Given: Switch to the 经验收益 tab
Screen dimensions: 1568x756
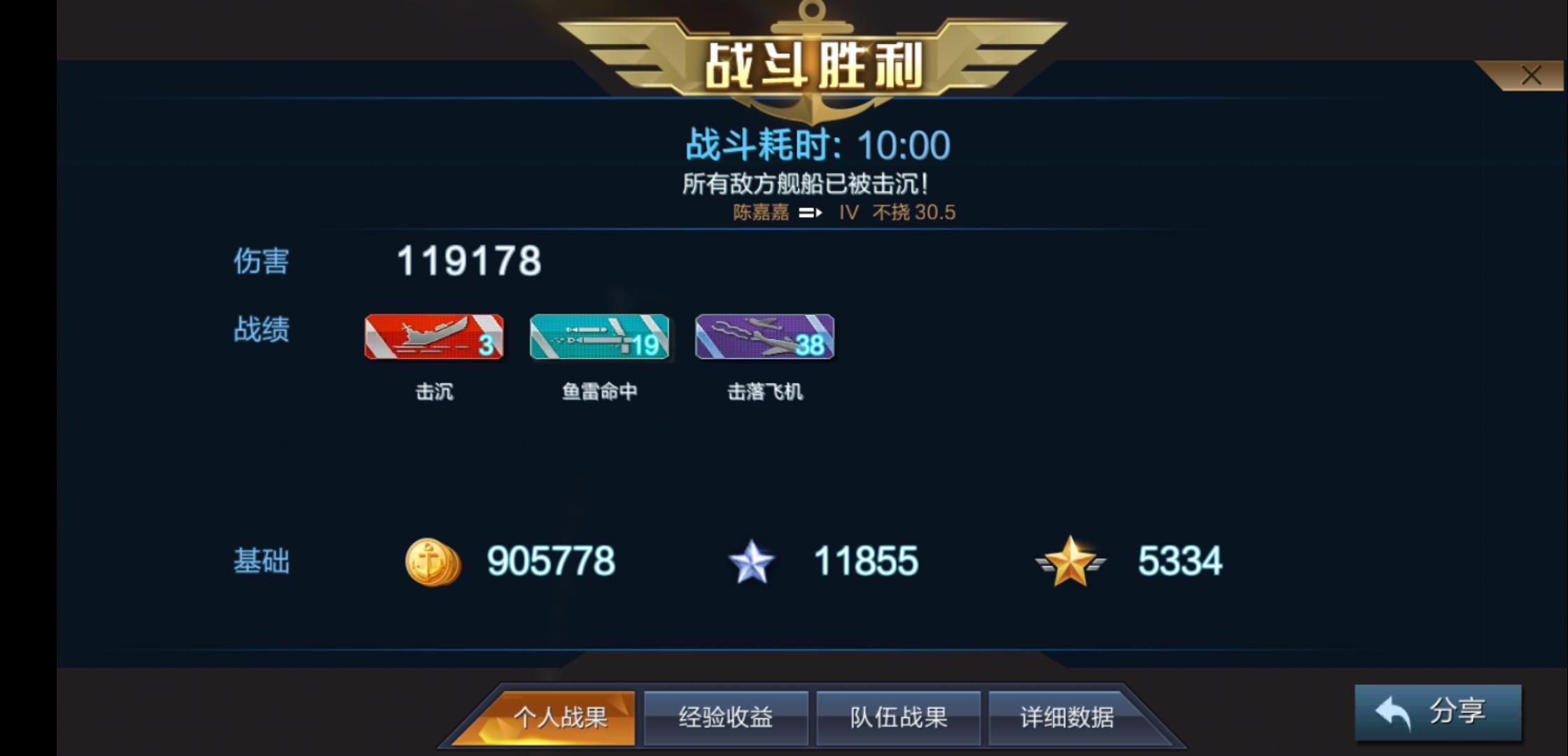Looking at the screenshot, I should [726, 717].
